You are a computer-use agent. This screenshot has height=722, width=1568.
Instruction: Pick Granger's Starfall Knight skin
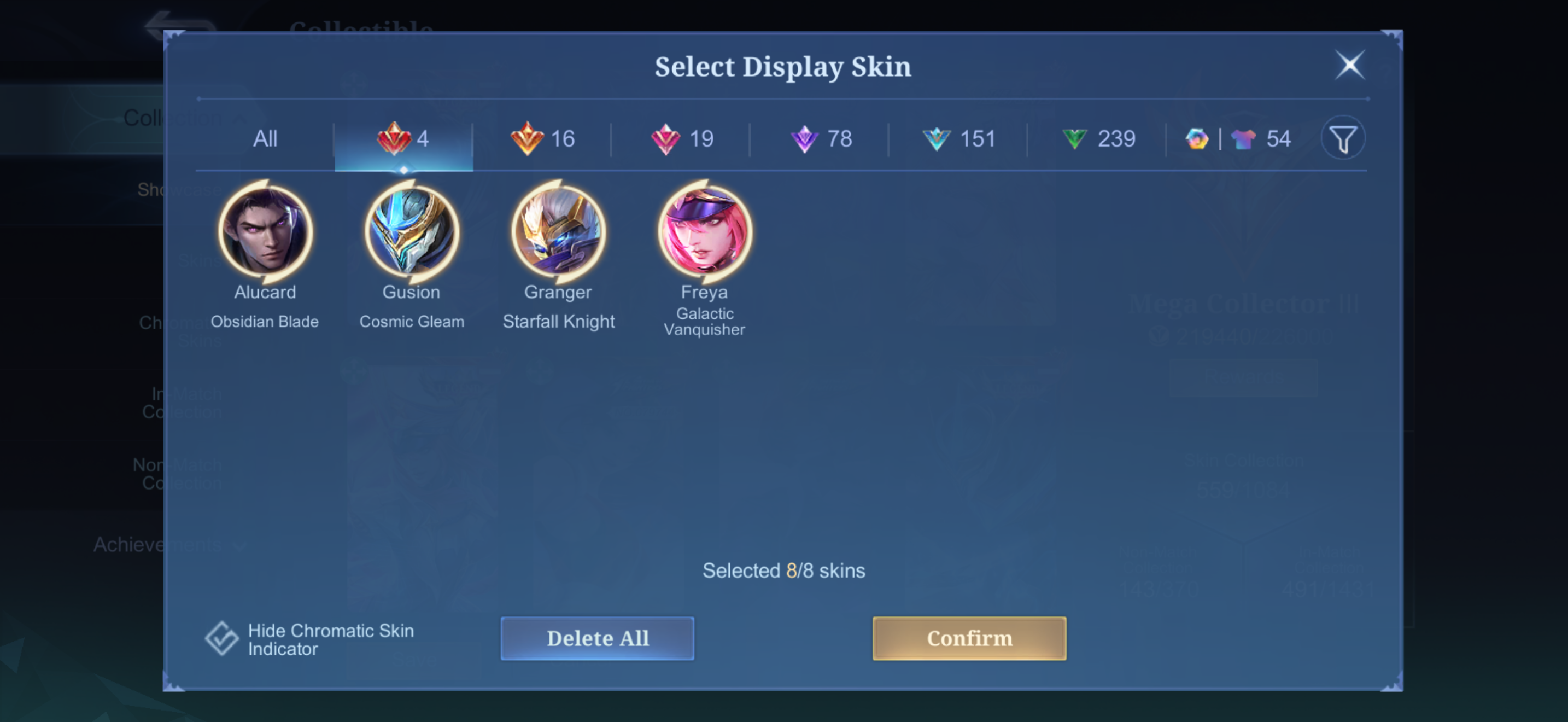click(x=558, y=232)
